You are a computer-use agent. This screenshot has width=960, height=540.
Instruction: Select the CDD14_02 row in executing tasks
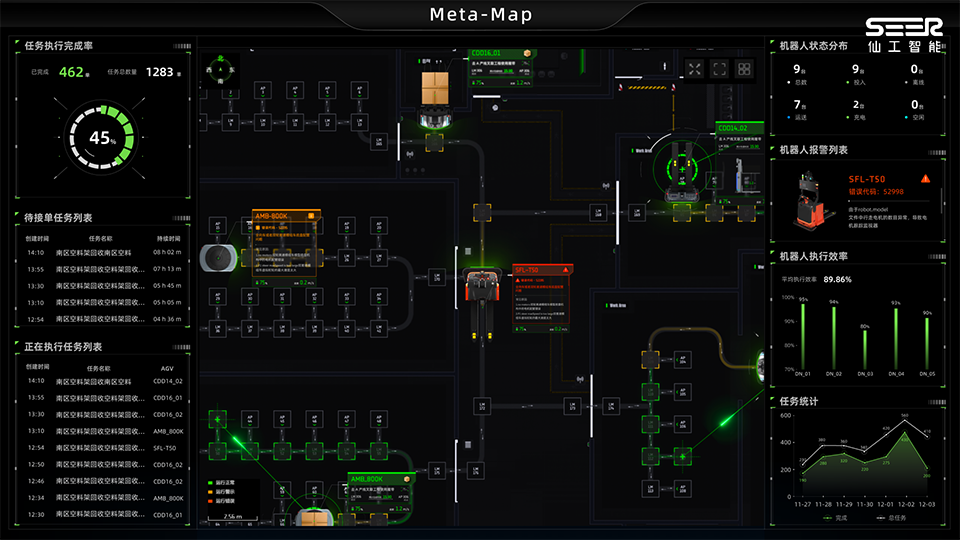coord(100,381)
